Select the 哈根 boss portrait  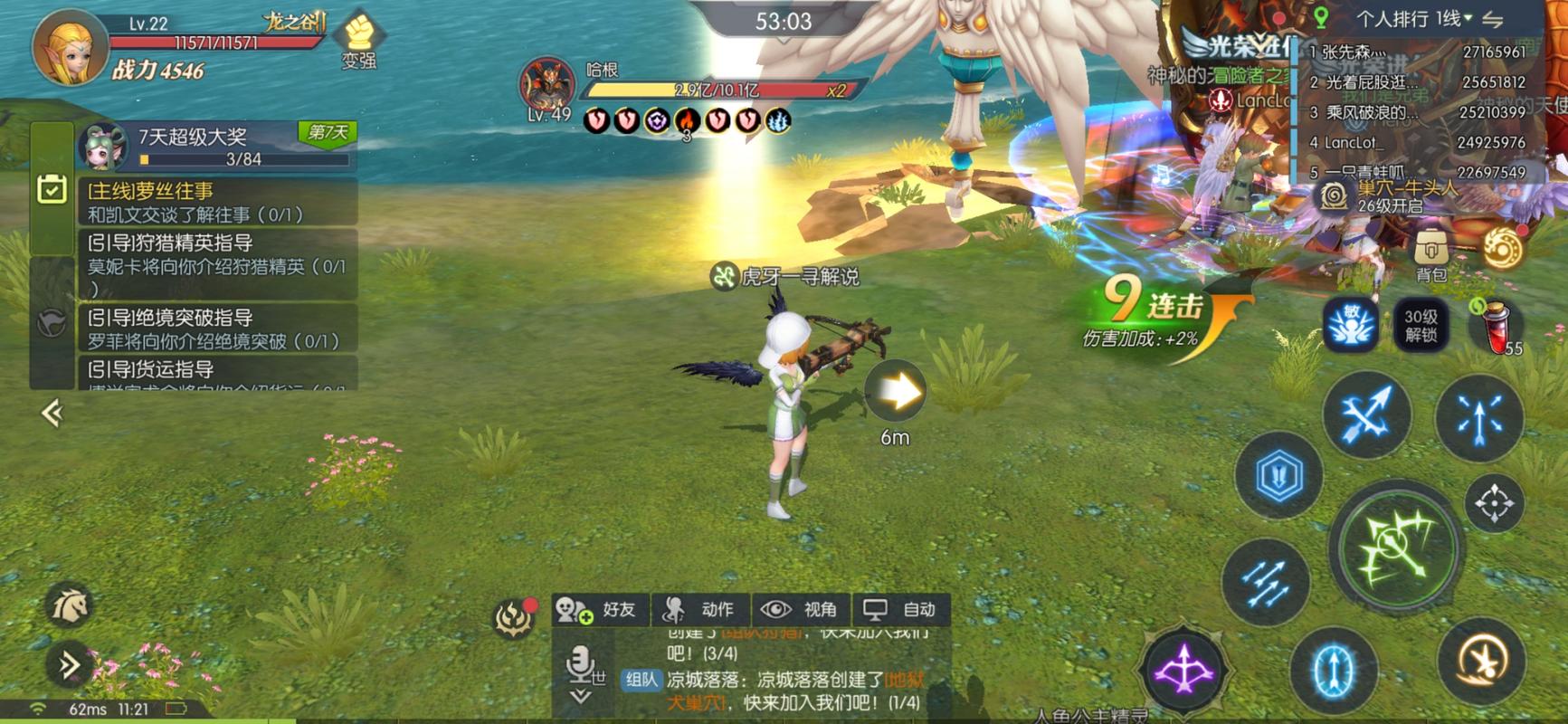click(x=547, y=86)
